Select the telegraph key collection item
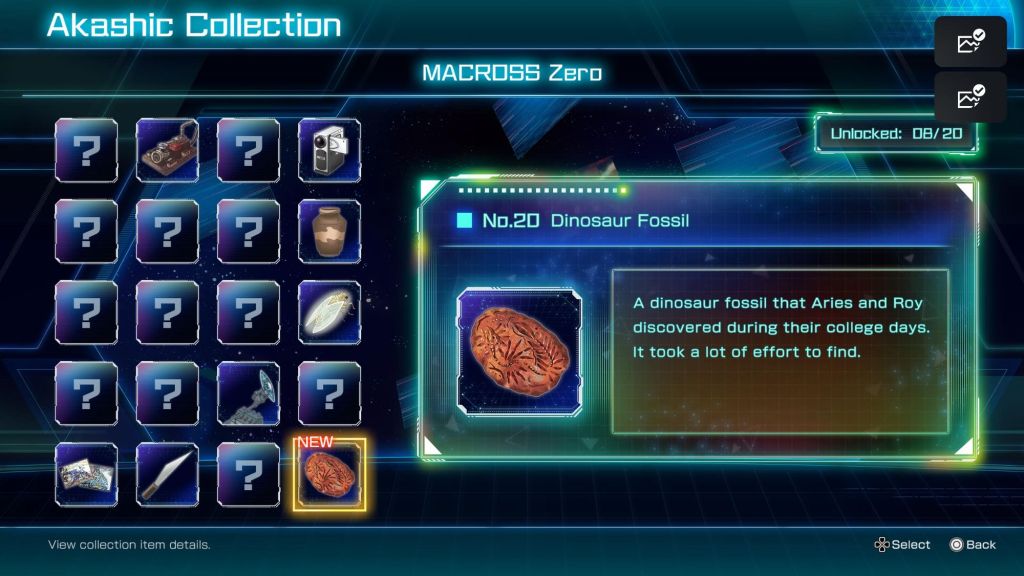 (x=167, y=150)
